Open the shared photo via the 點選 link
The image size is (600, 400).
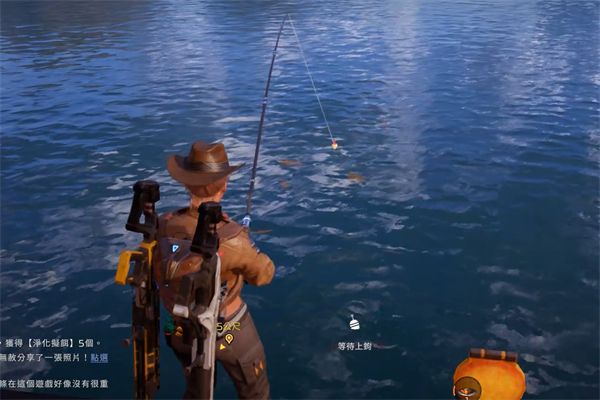(x=100, y=357)
